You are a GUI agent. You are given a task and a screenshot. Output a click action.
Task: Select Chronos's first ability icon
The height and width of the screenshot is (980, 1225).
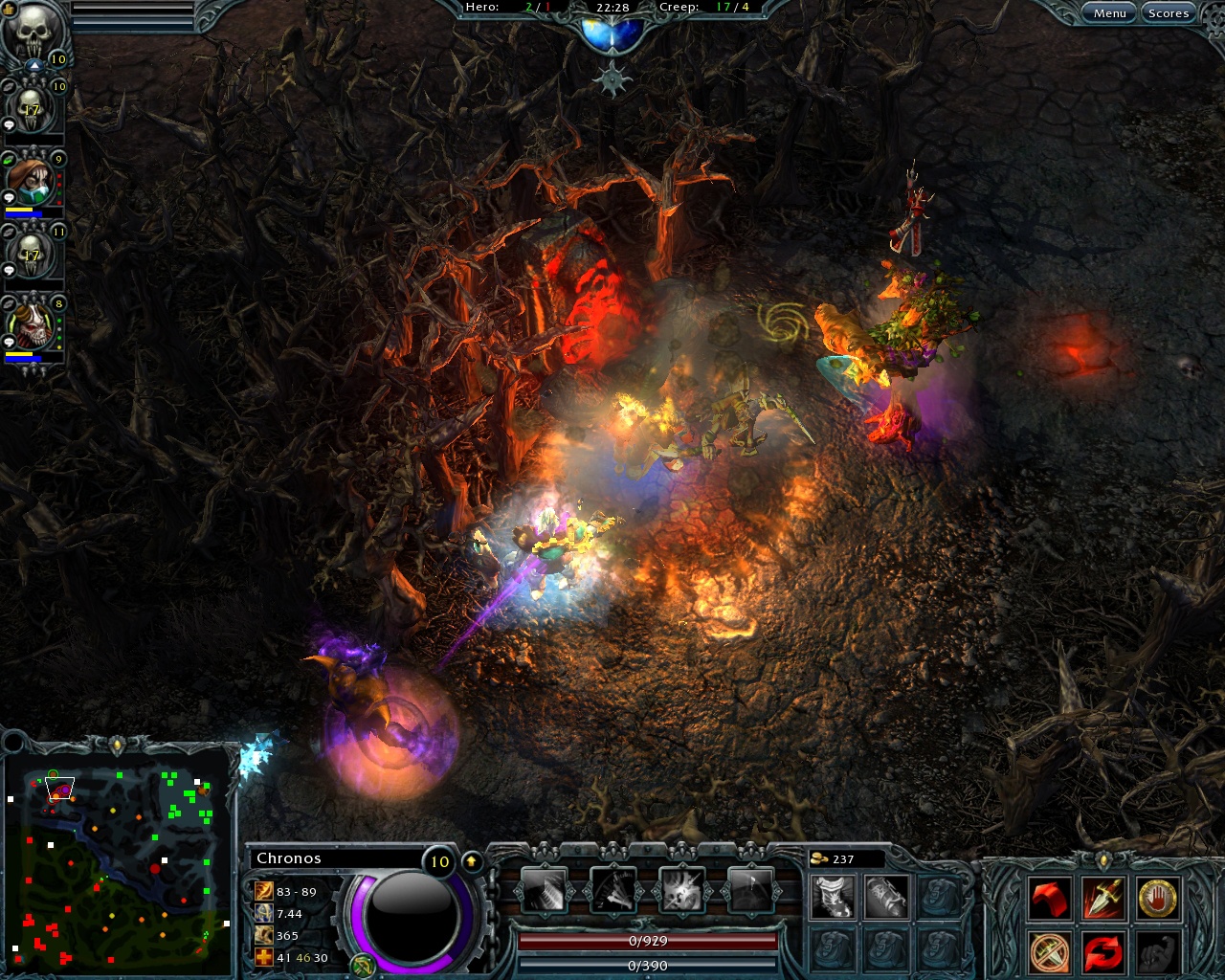tap(545, 889)
